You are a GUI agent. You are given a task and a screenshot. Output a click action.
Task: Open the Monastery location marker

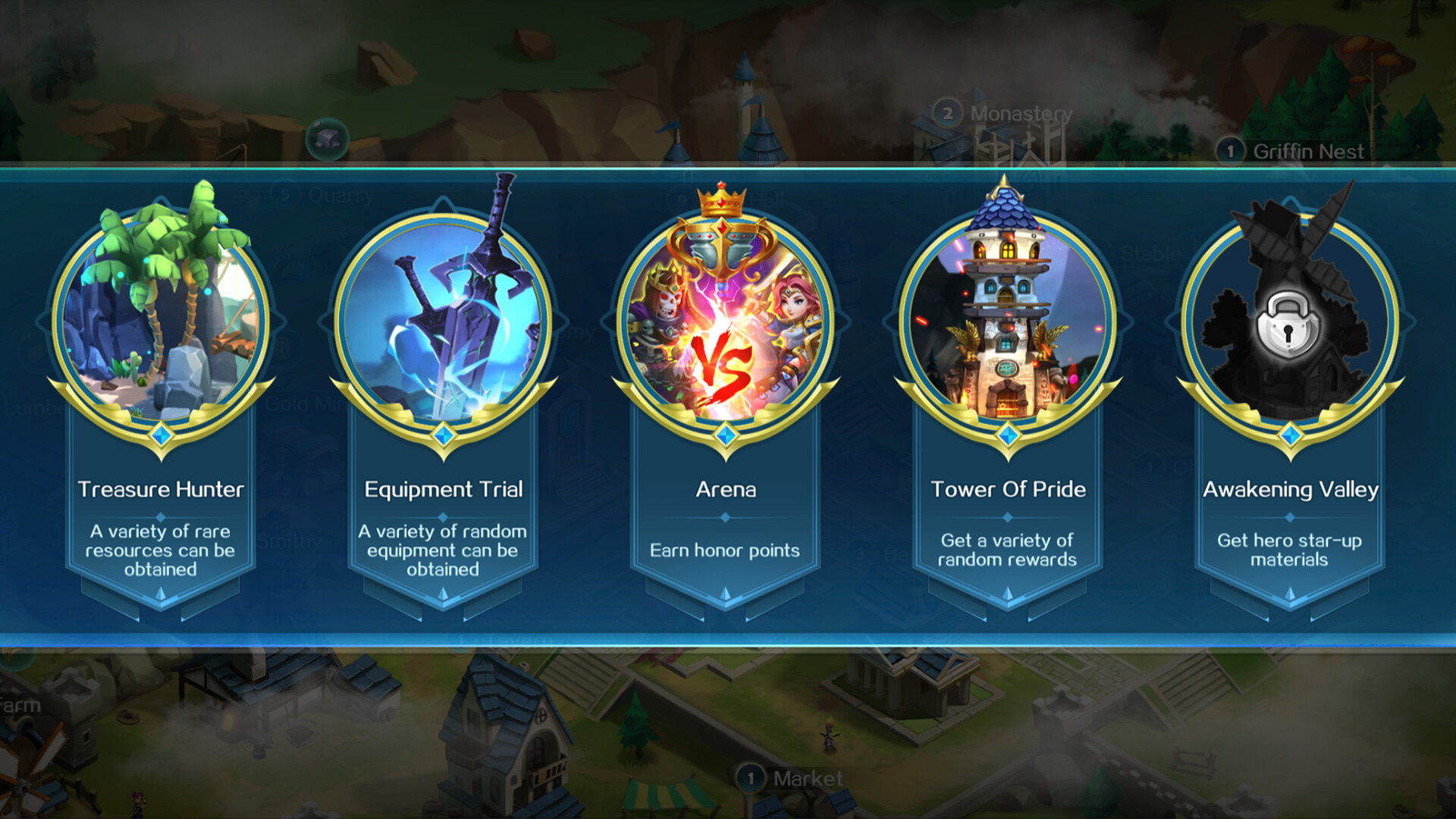(946, 111)
